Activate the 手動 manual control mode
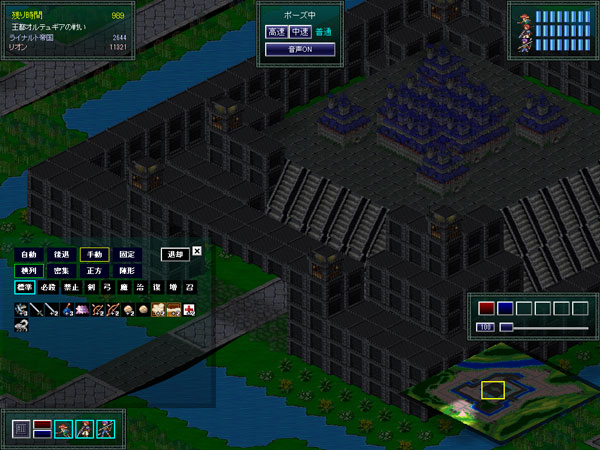This screenshot has width=600, height=450. click(94, 254)
